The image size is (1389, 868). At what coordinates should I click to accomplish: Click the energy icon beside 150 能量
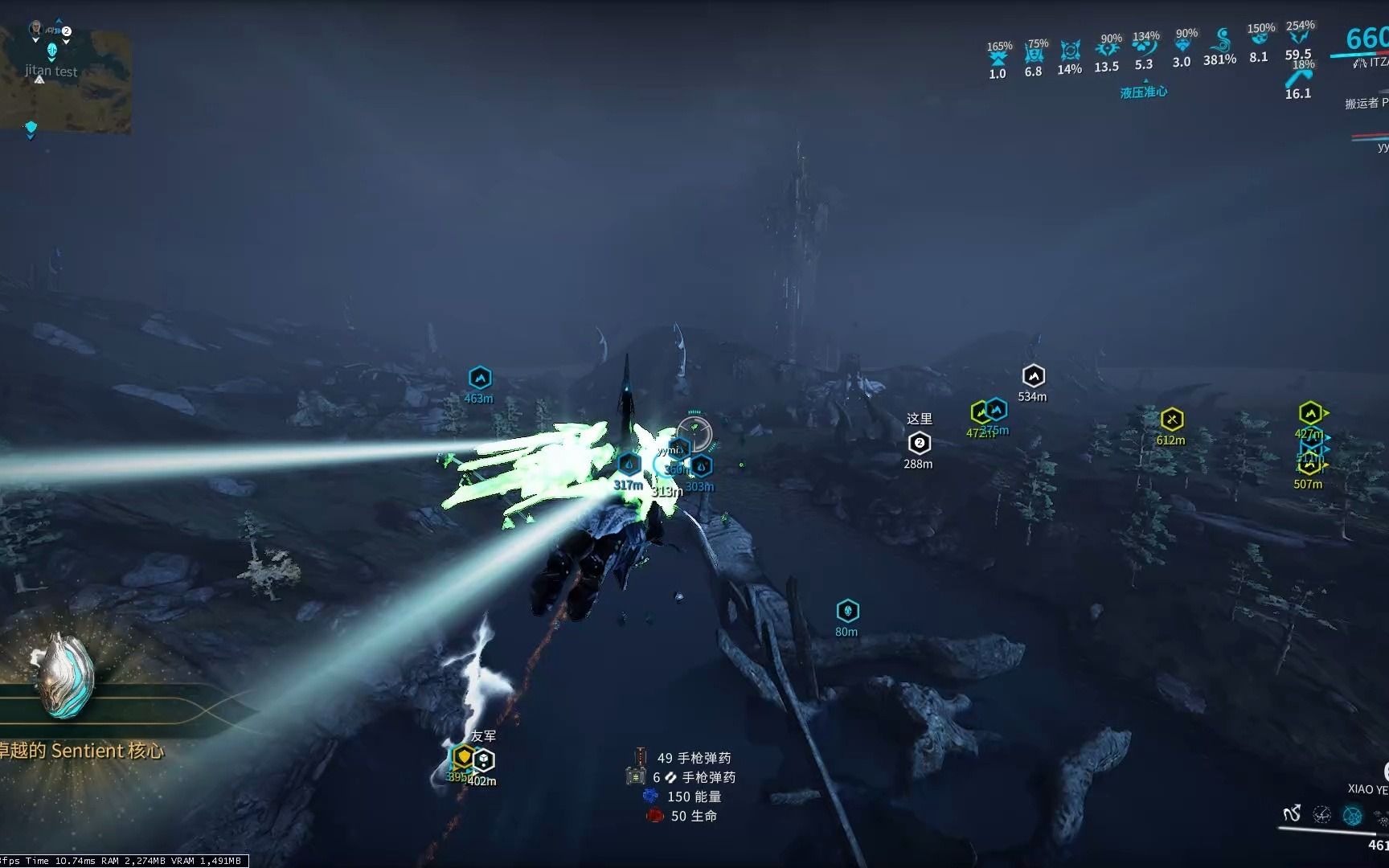click(651, 796)
